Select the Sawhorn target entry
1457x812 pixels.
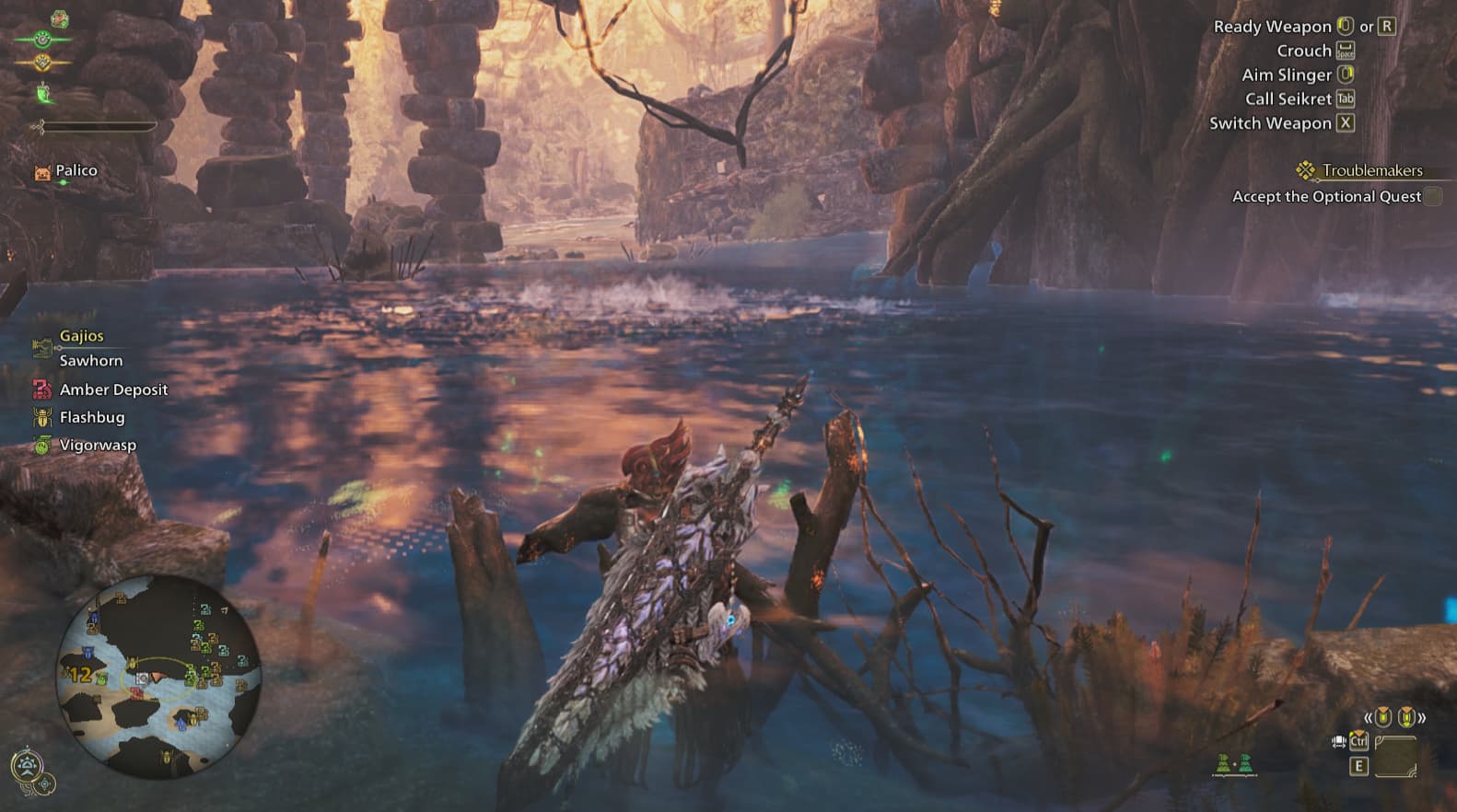click(x=90, y=361)
